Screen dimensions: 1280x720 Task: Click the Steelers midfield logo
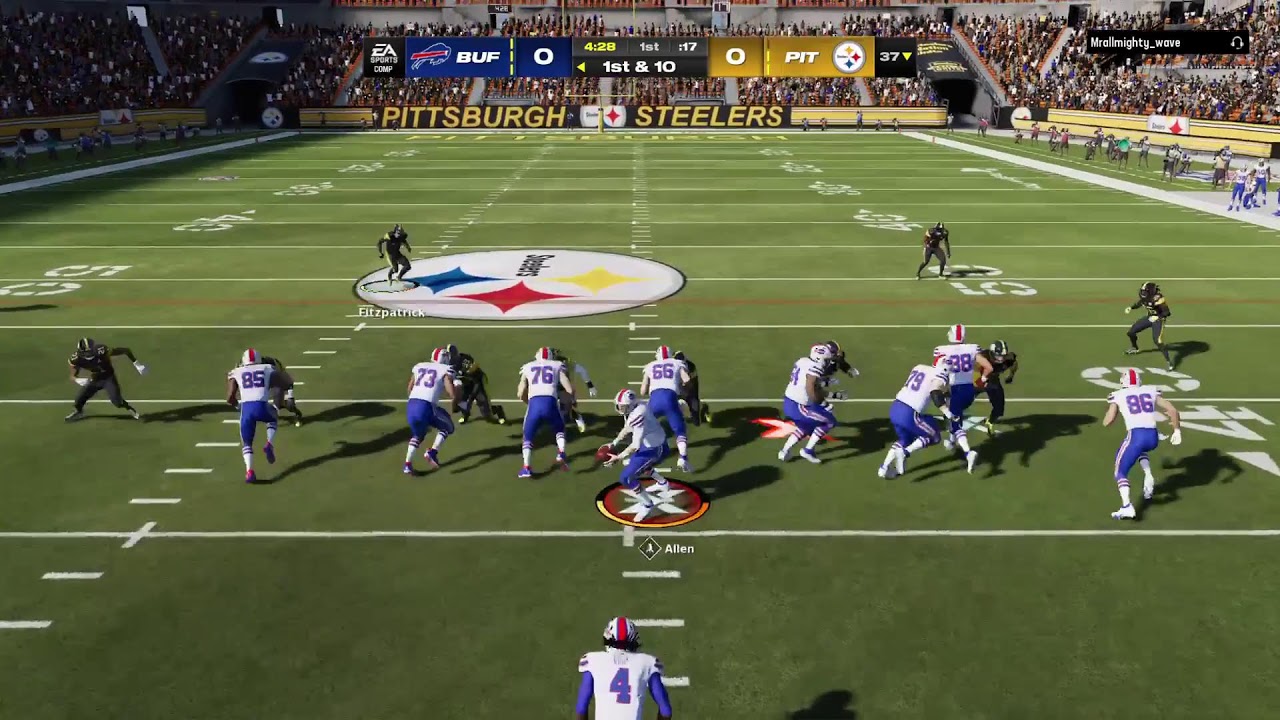point(520,281)
